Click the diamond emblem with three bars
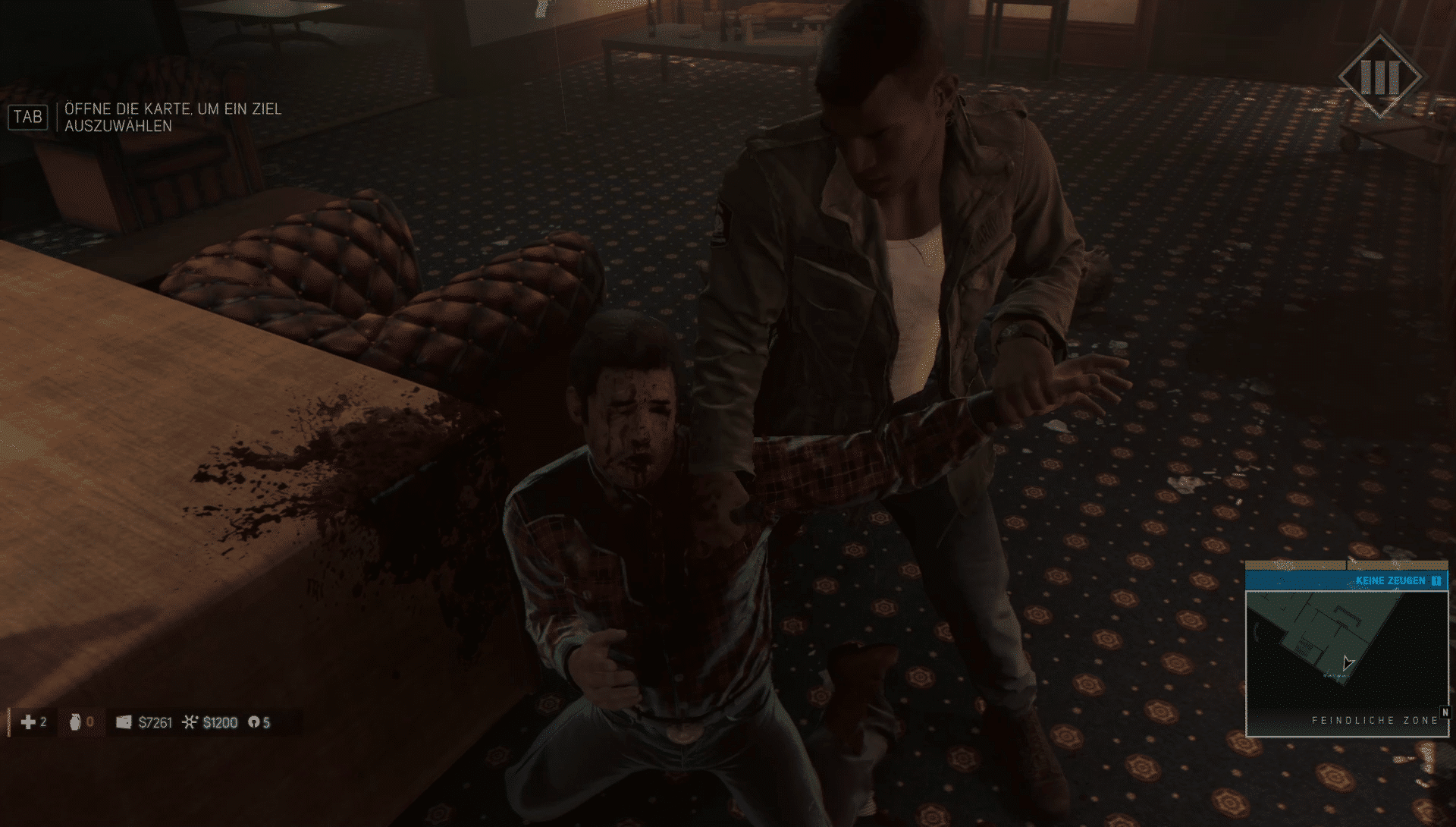Viewport: 1456px width, 827px height. 1379,75
